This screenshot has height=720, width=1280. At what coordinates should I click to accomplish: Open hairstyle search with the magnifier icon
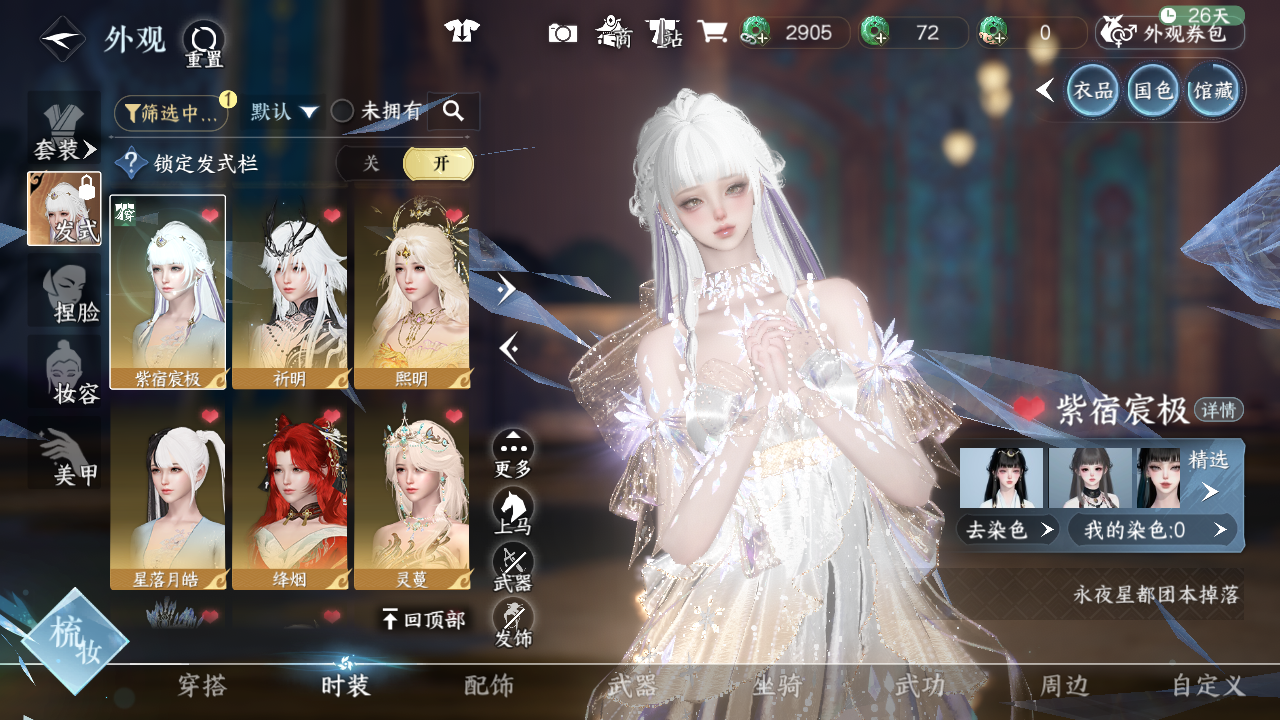pos(453,112)
